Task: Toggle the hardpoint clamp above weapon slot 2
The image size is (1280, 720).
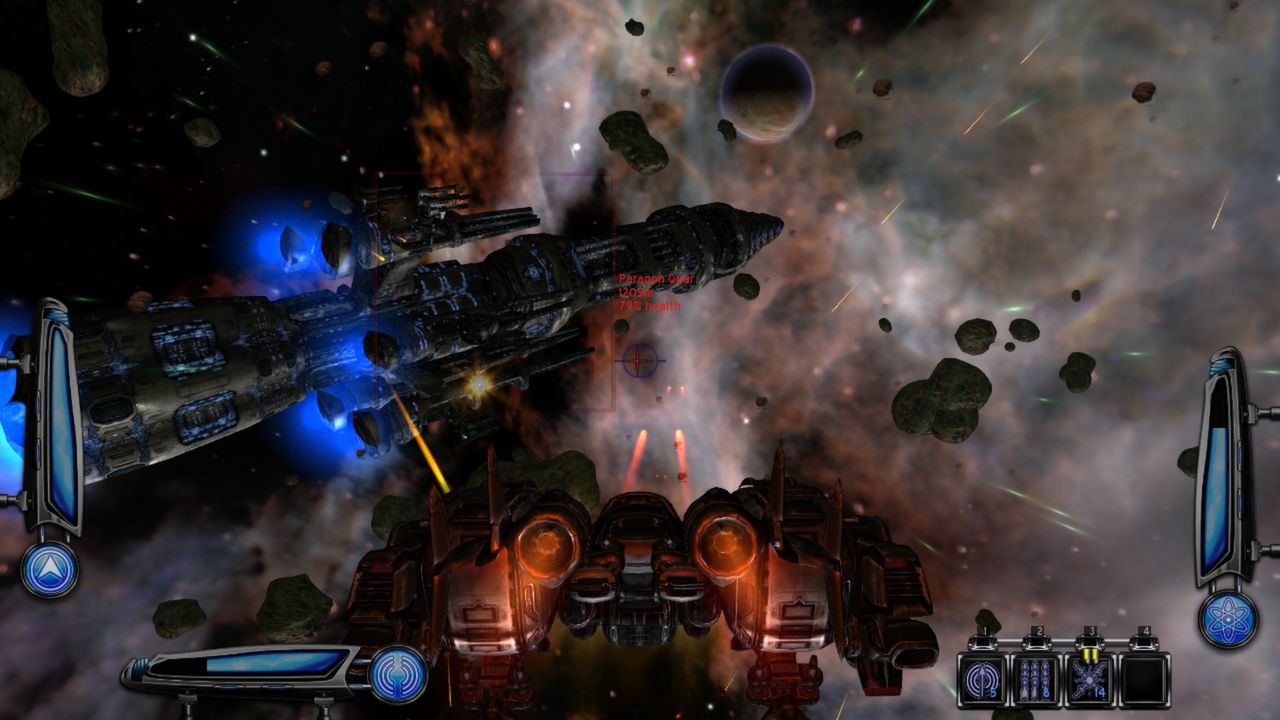Action: click(x=1037, y=642)
